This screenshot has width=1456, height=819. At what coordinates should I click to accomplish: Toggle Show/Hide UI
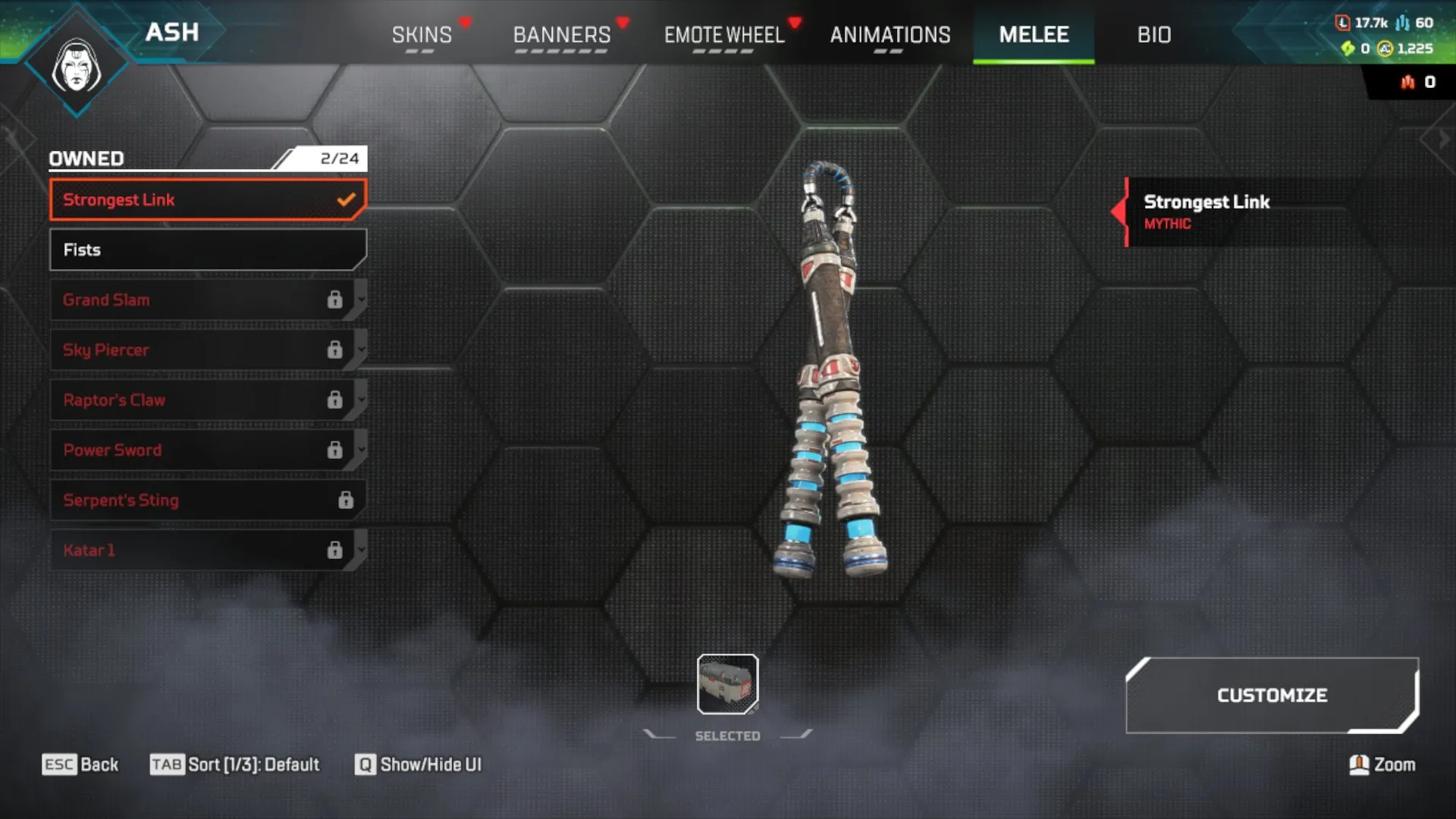coord(418,764)
